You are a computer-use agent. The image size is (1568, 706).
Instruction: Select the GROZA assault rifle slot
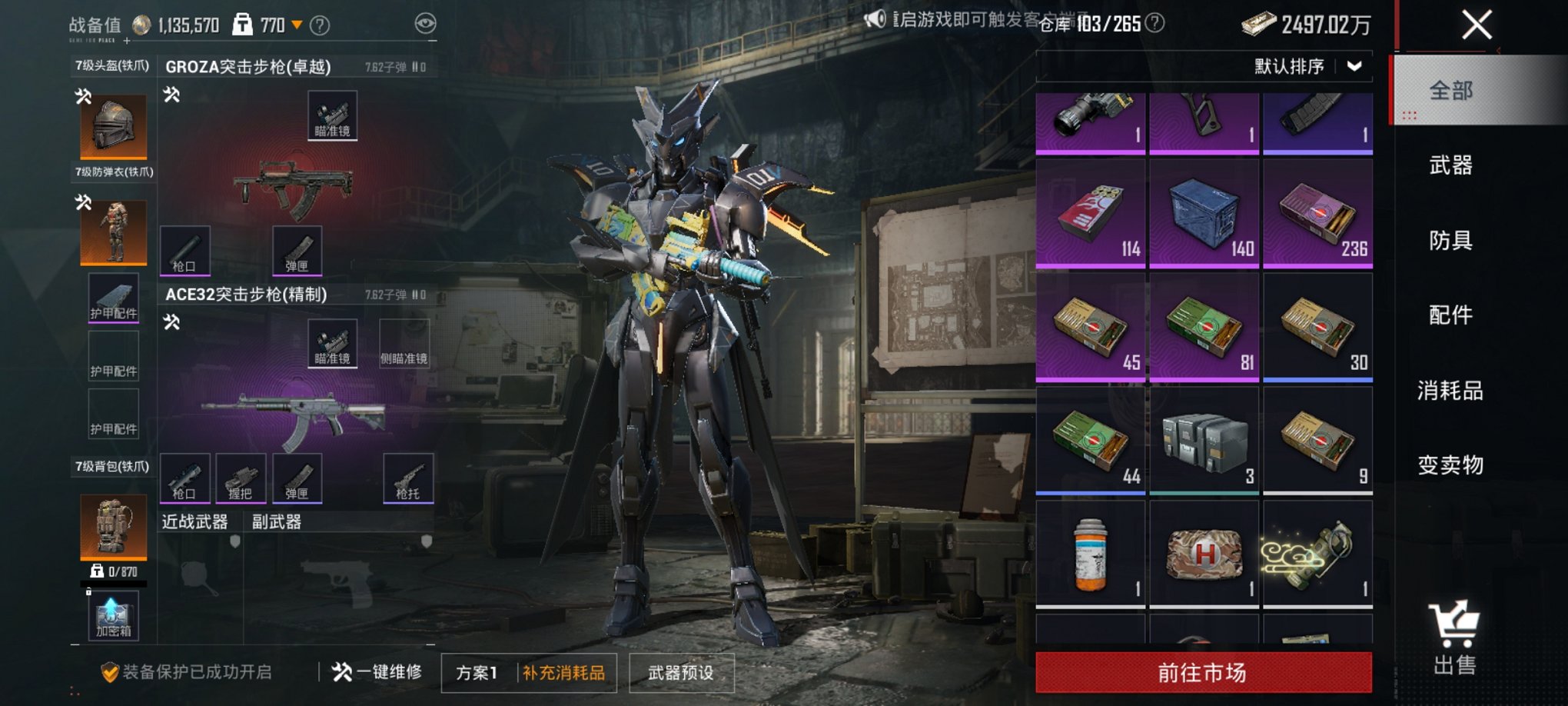coord(293,185)
